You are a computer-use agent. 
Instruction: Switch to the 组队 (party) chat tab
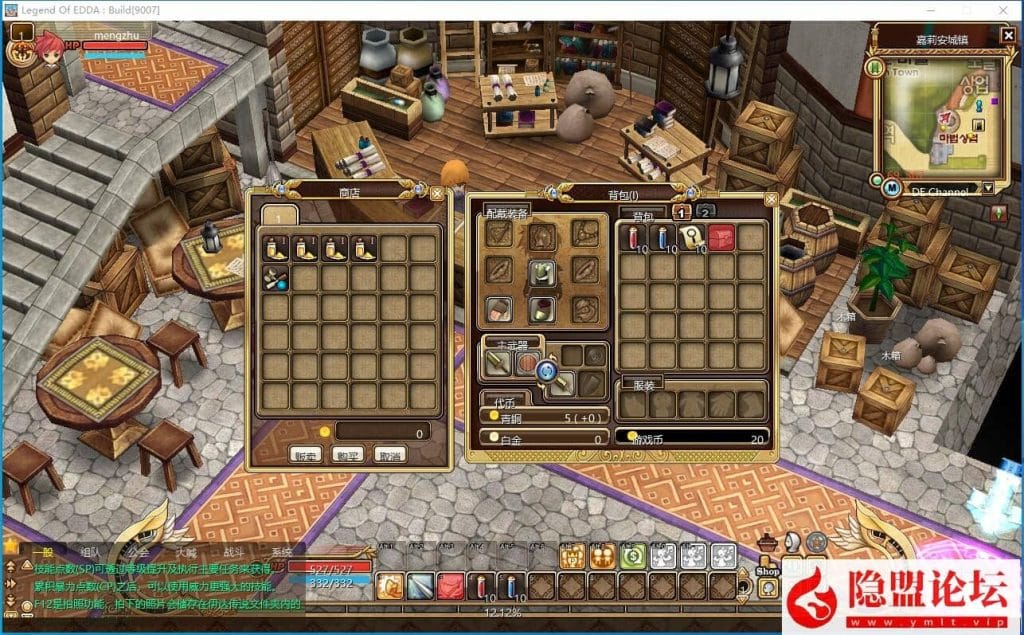coord(90,552)
